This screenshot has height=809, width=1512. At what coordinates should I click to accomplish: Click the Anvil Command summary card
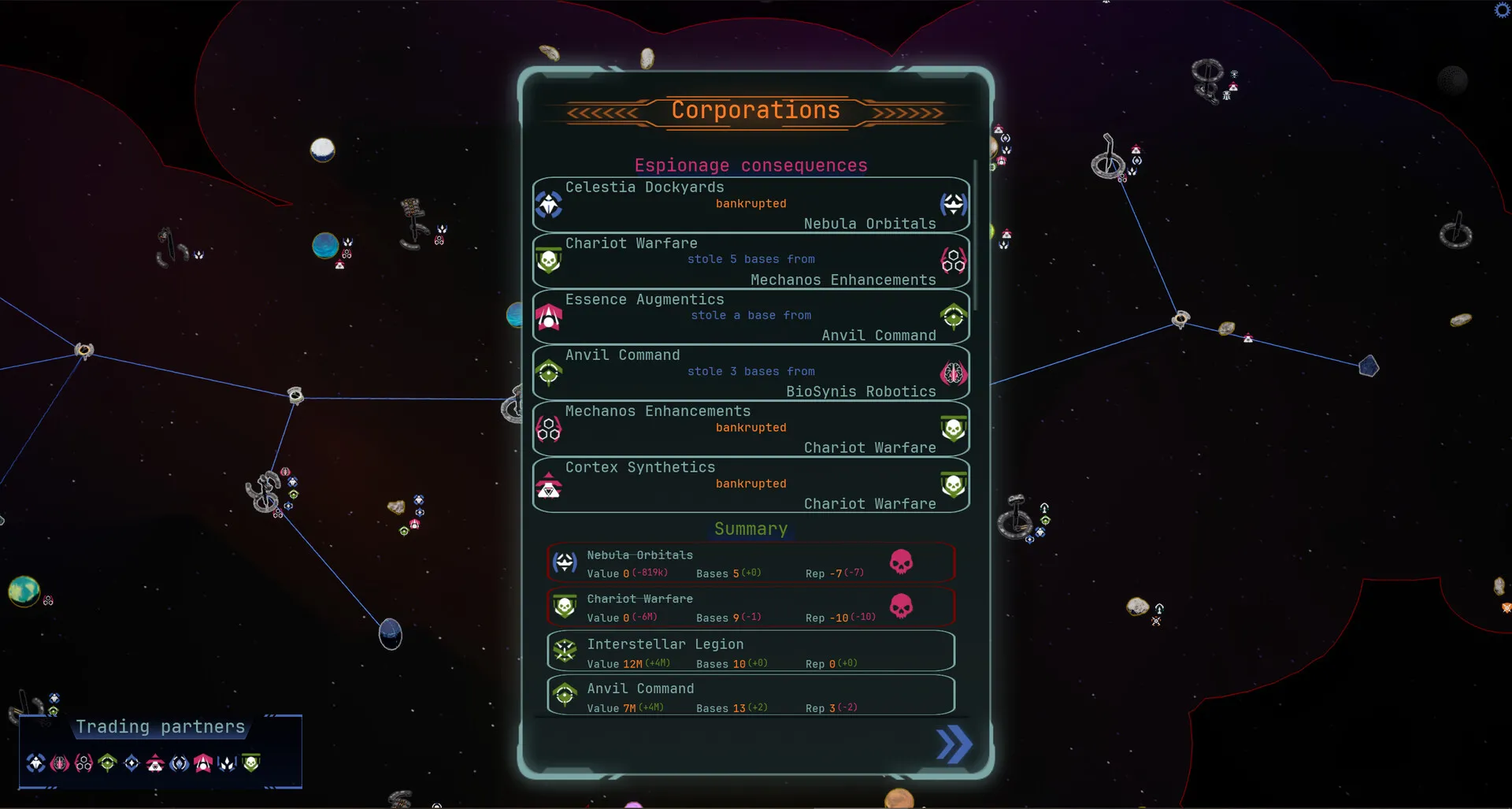(x=750, y=695)
